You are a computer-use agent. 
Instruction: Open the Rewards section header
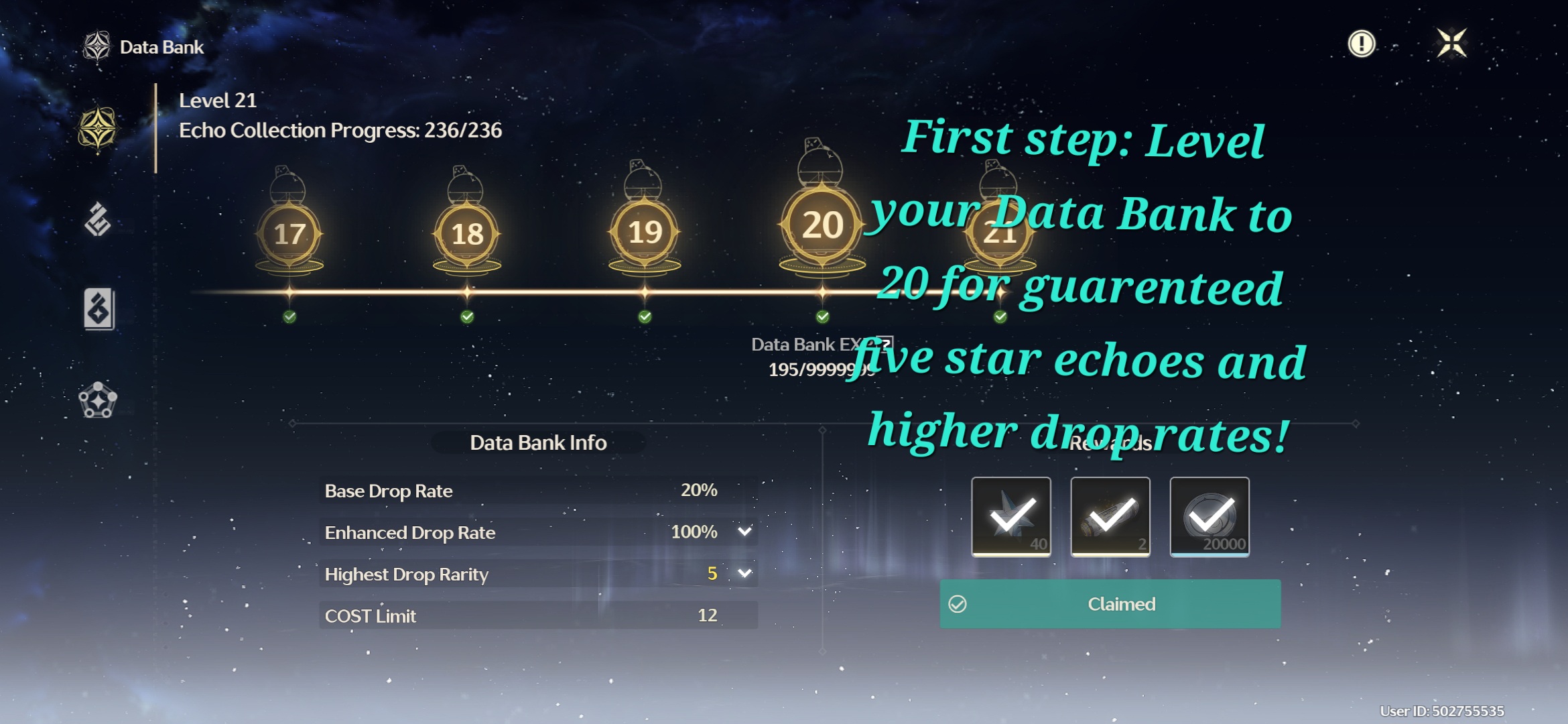(1109, 442)
